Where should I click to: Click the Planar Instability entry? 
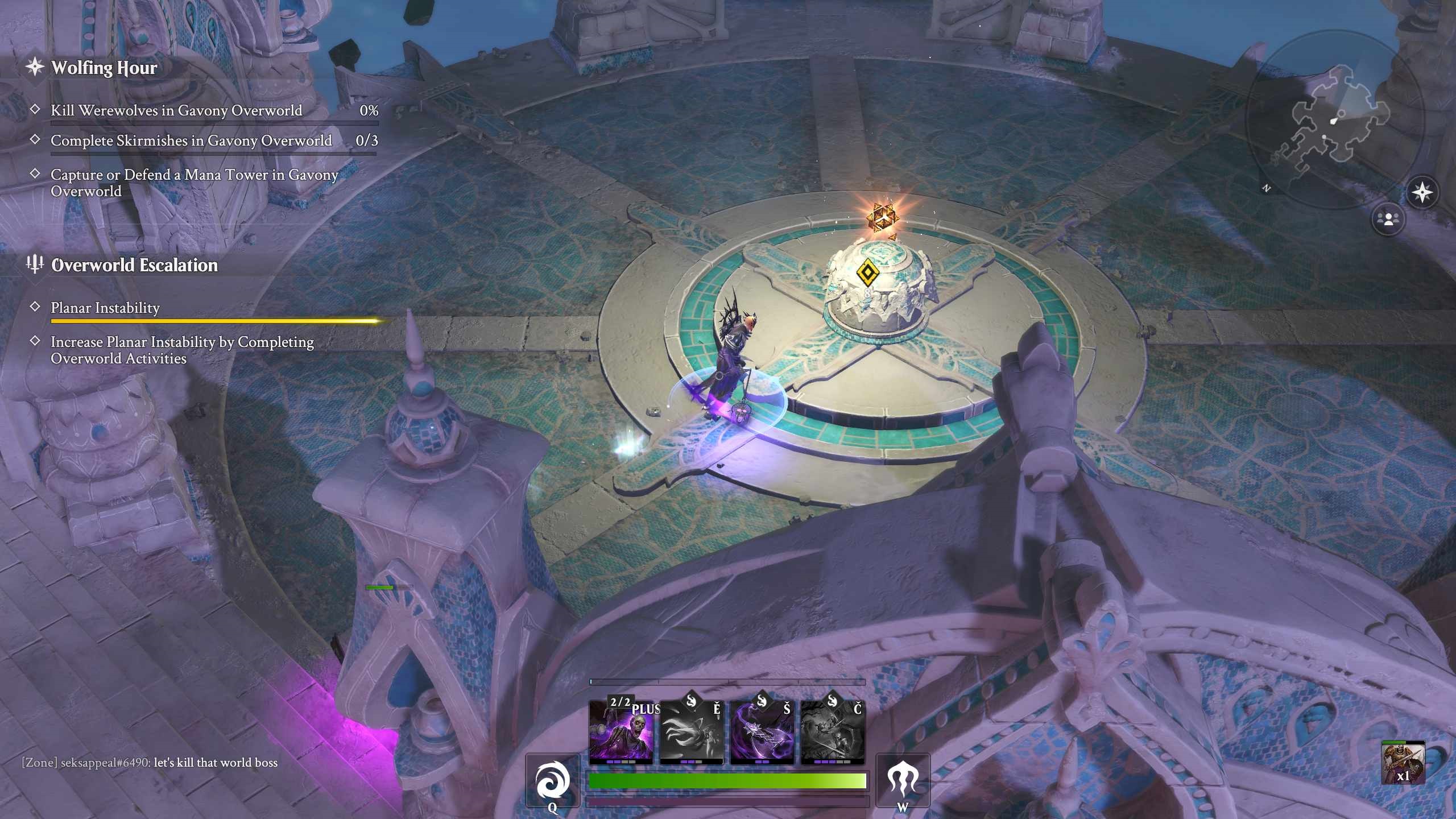pos(105,308)
